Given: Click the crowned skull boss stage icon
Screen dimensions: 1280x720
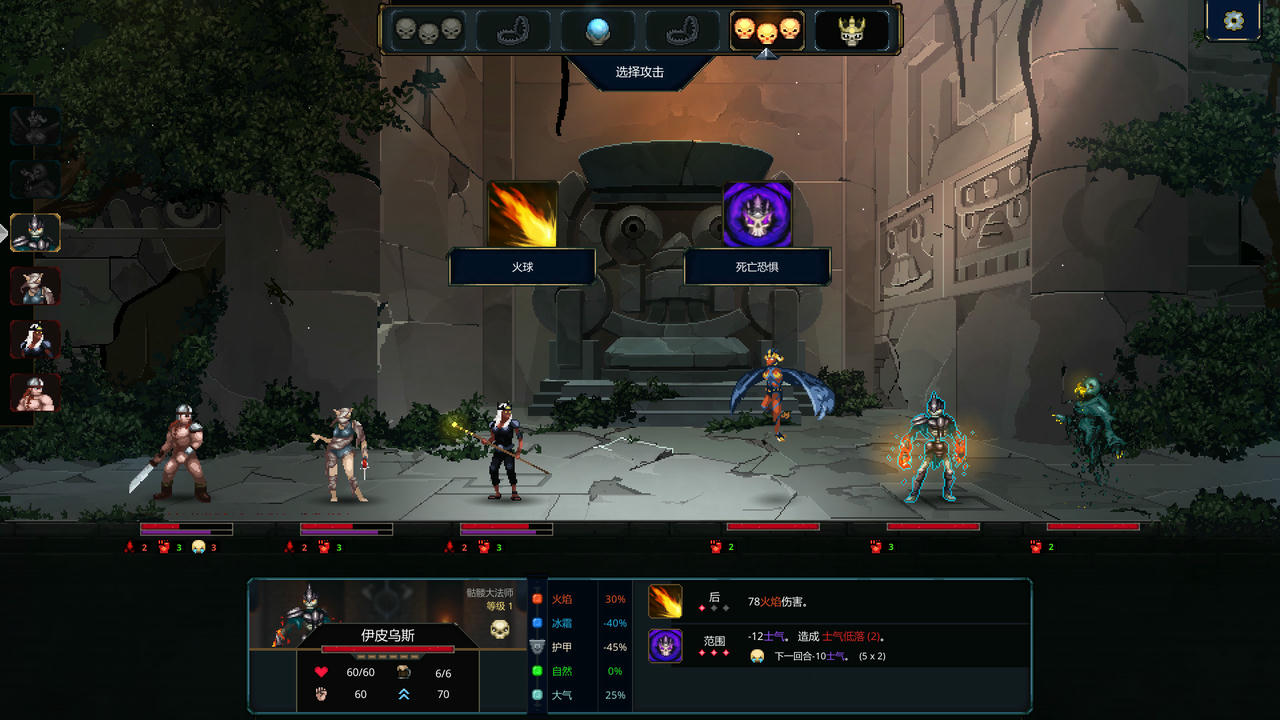Looking at the screenshot, I should (x=851, y=31).
